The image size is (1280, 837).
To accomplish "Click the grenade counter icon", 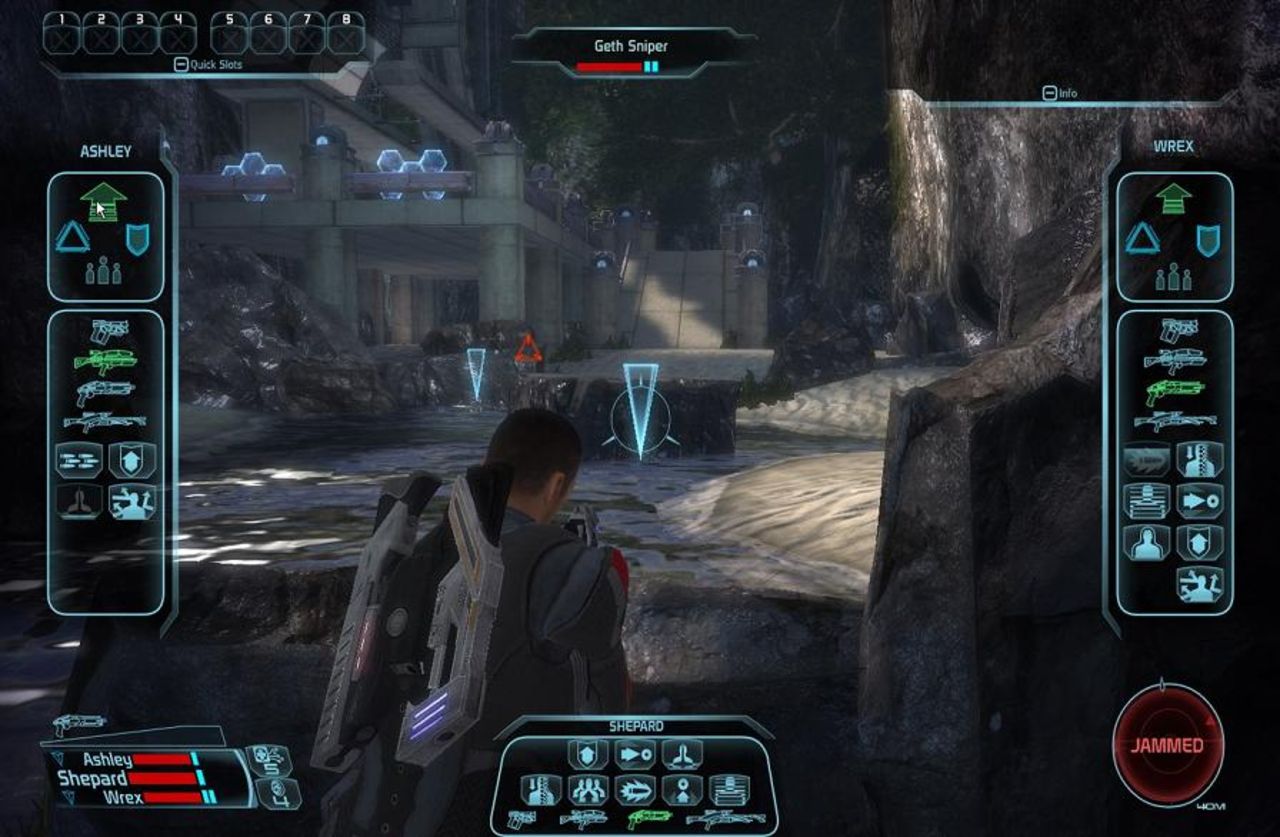I will pos(275,795).
